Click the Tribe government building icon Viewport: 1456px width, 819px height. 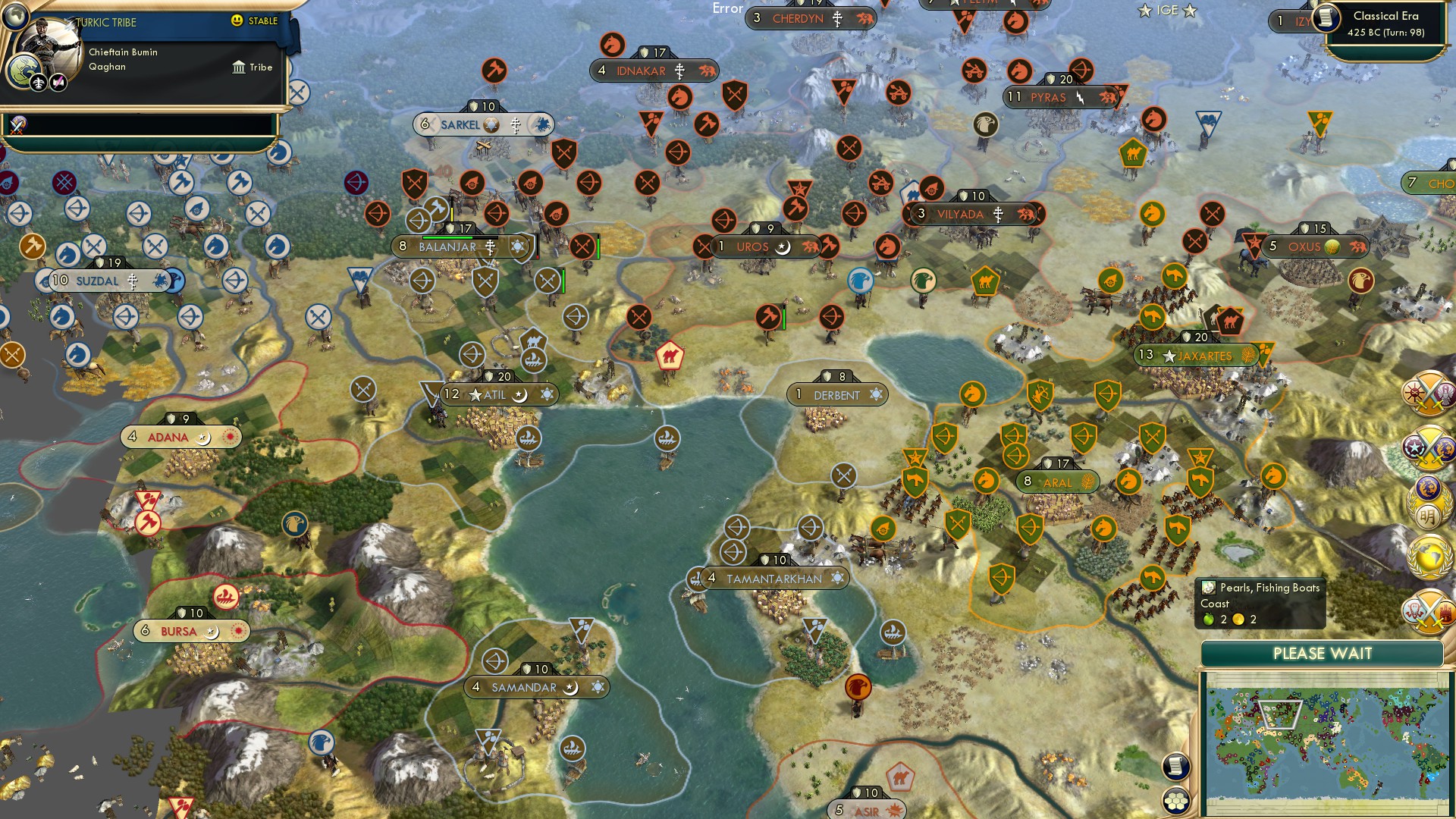click(239, 67)
